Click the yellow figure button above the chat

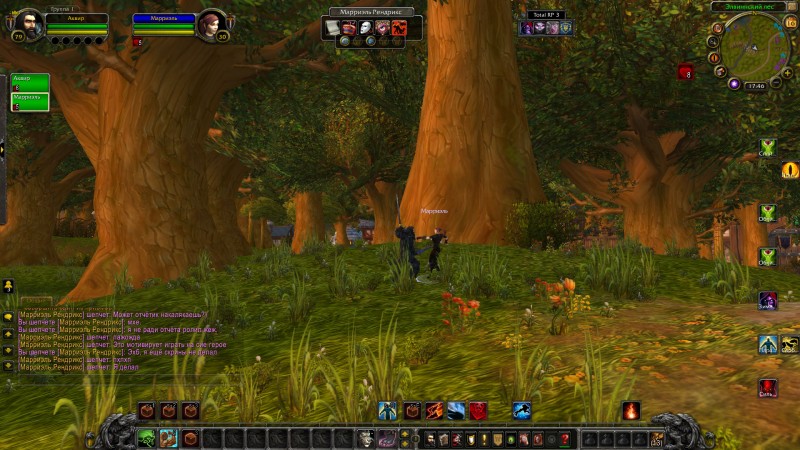coord(8,286)
